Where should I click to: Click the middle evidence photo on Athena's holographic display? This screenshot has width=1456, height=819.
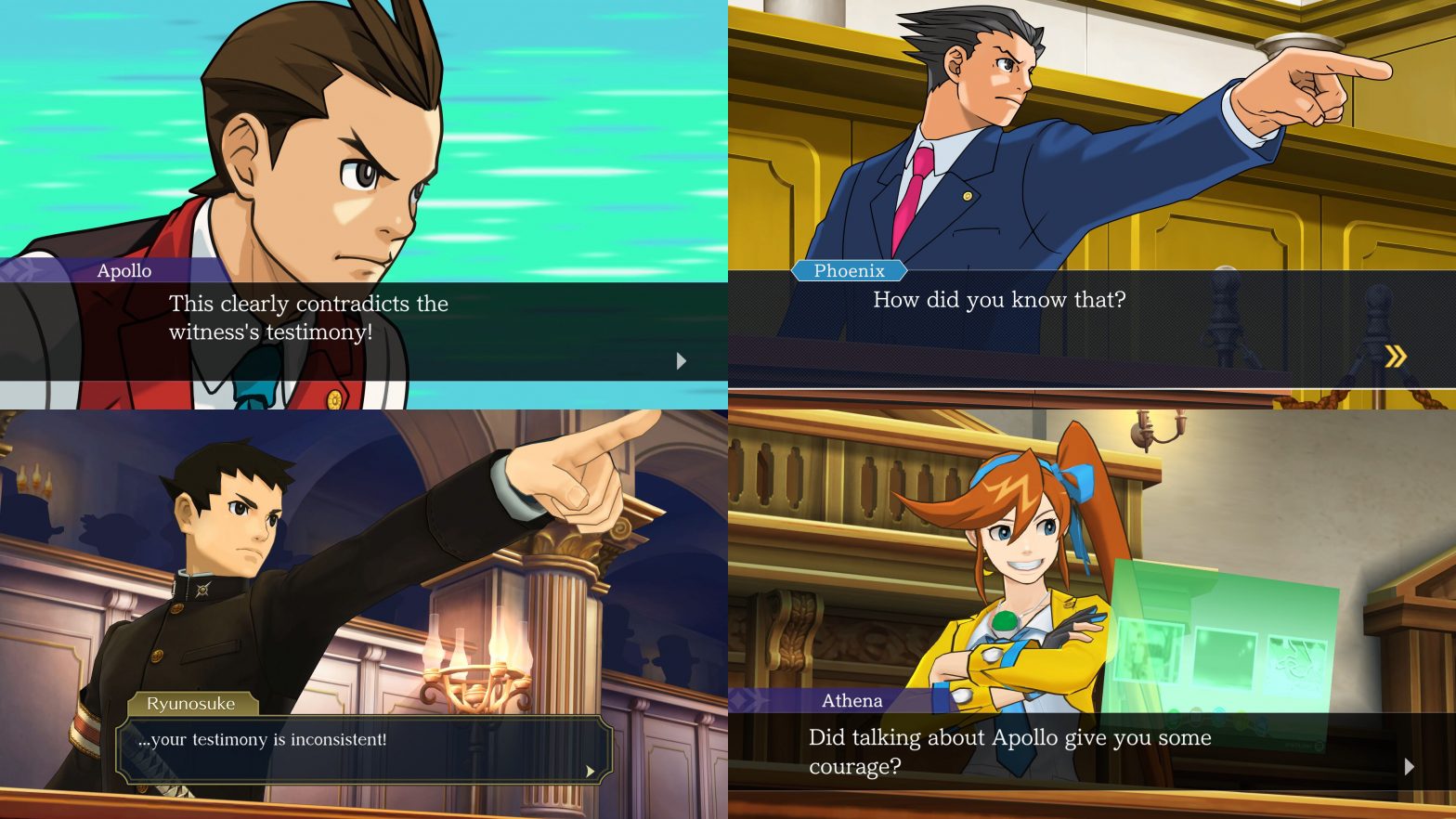[x=1226, y=657]
